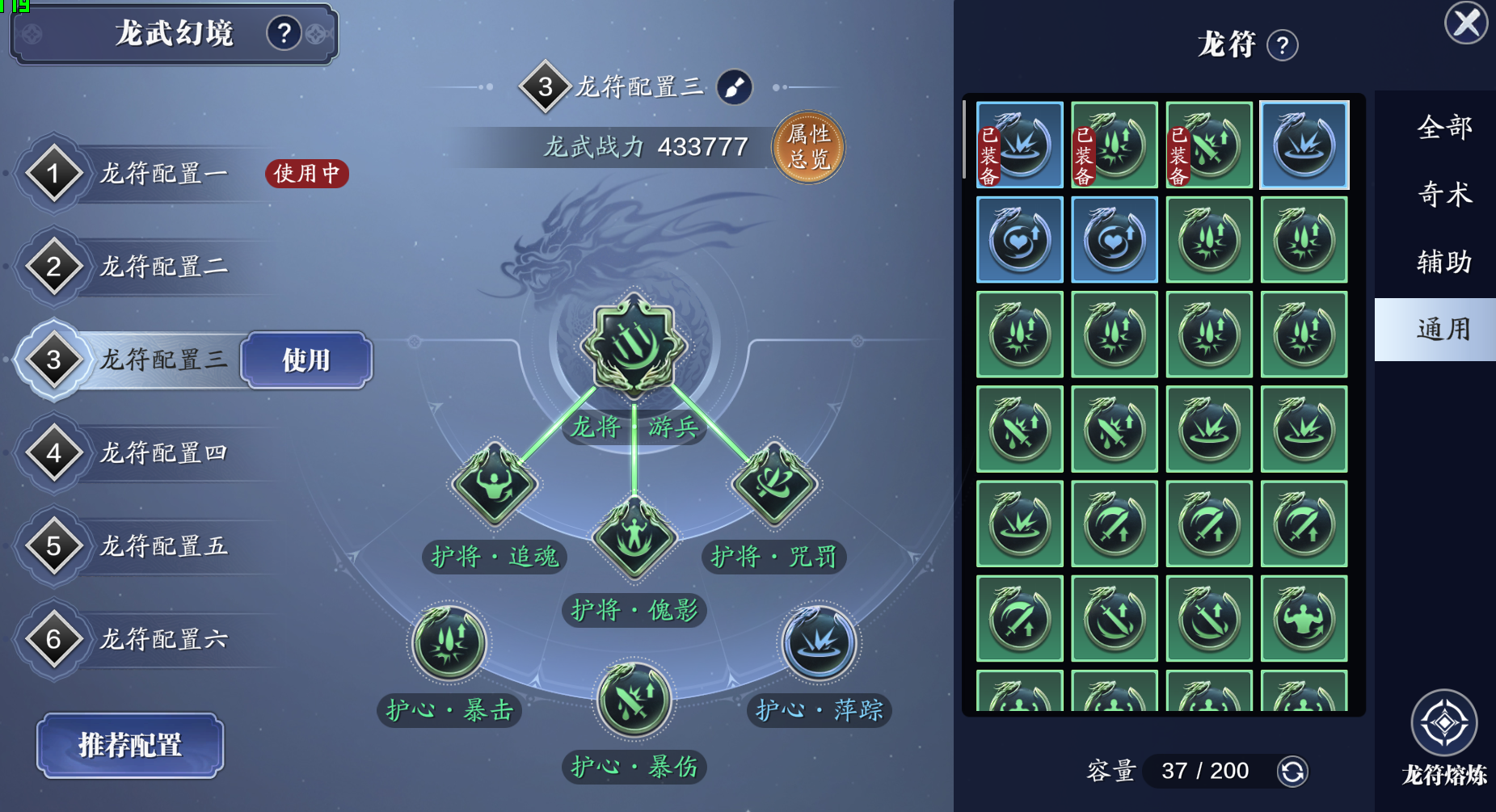Open the 龙符 help question mark
1496x812 pixels.
tap(1283, 45)
